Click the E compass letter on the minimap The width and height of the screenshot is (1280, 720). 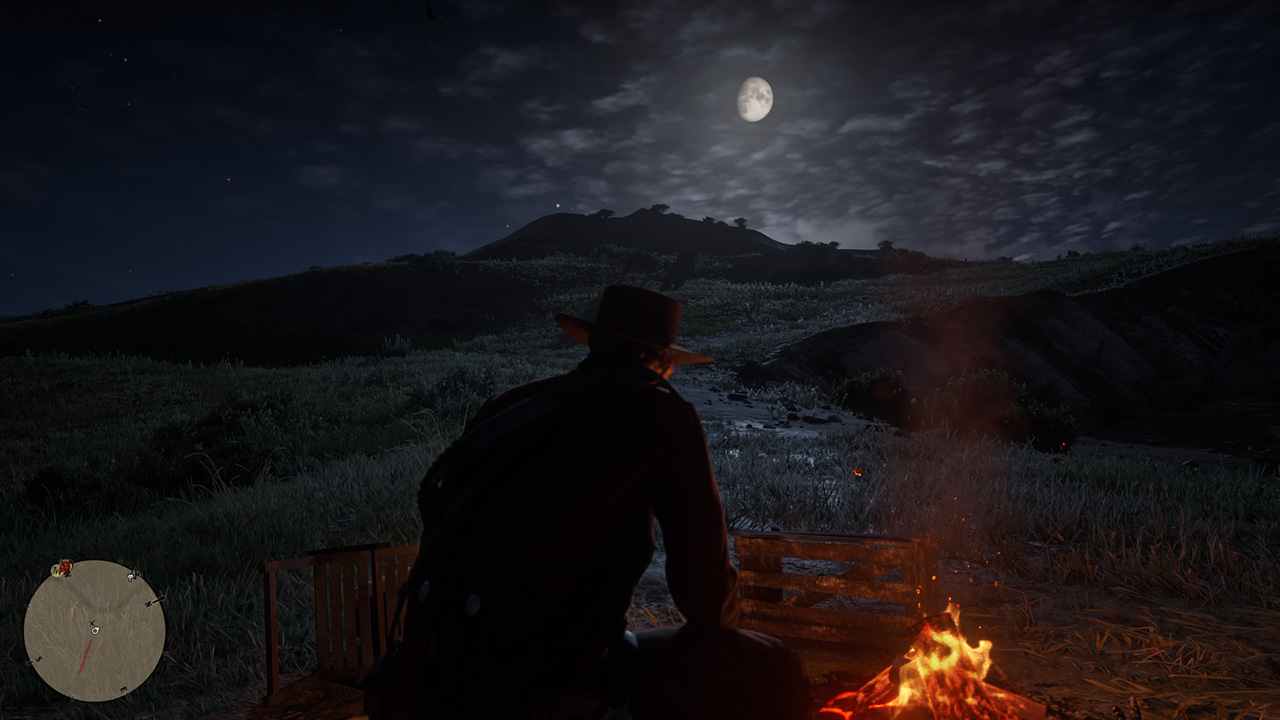tap(123, 688)
